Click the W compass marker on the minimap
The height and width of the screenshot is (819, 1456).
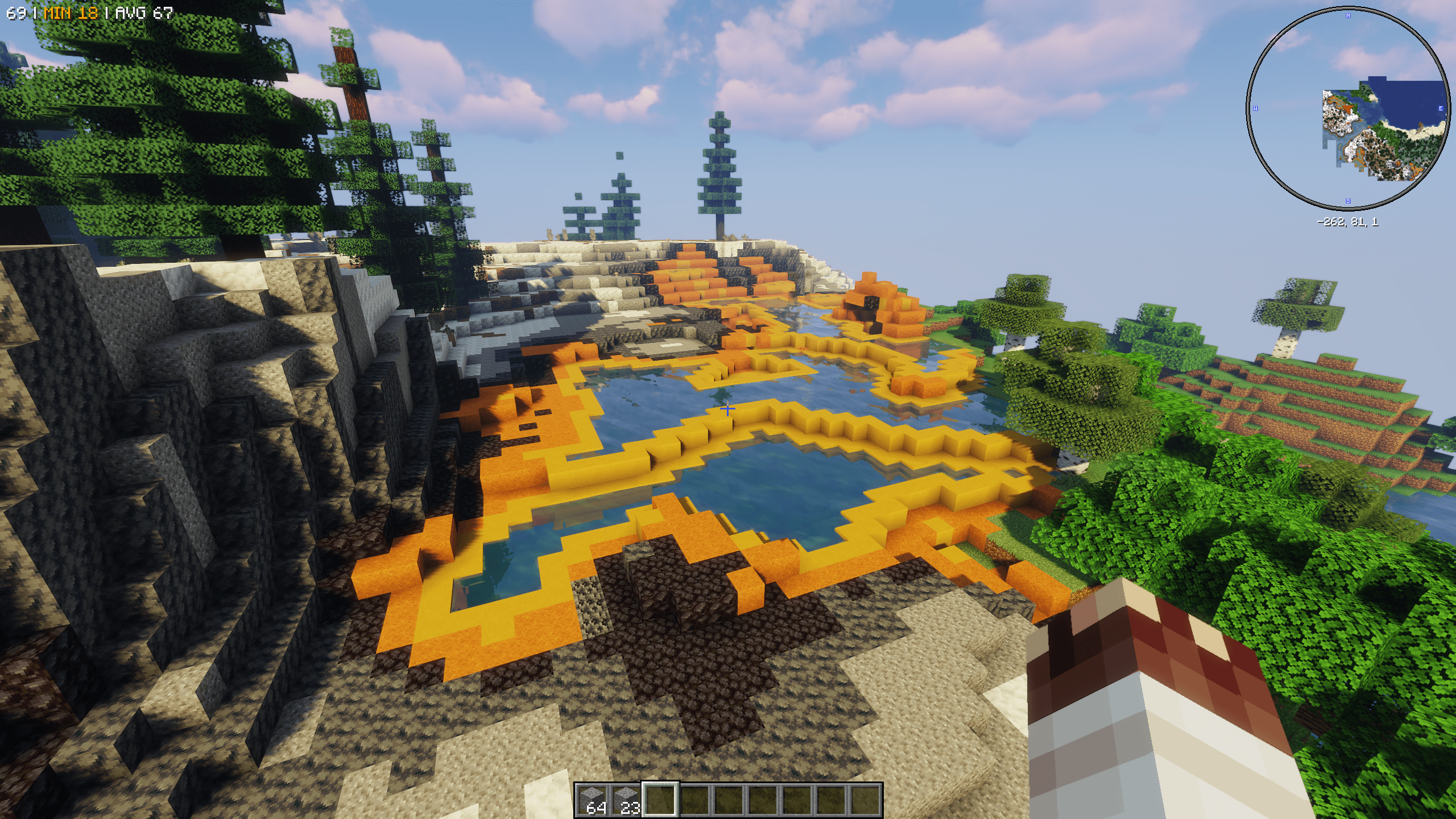click(1256, 109)
